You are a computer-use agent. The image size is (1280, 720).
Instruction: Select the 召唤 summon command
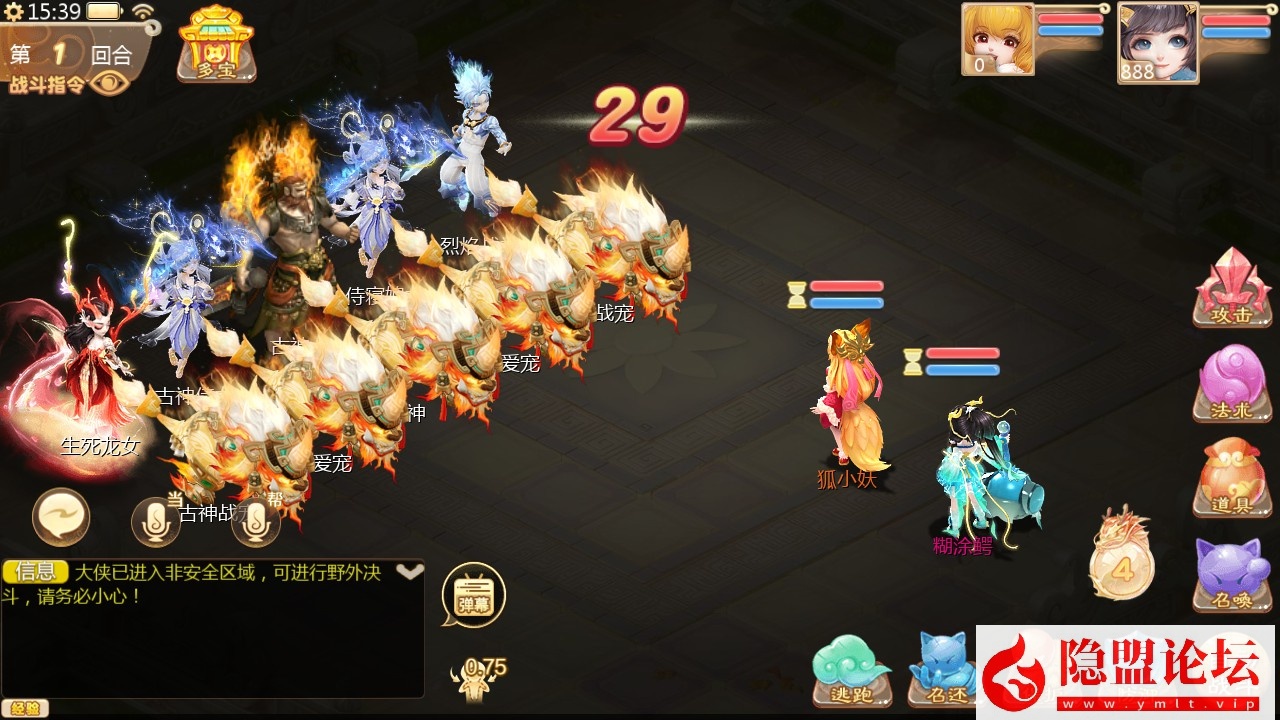coord(1232,574)
